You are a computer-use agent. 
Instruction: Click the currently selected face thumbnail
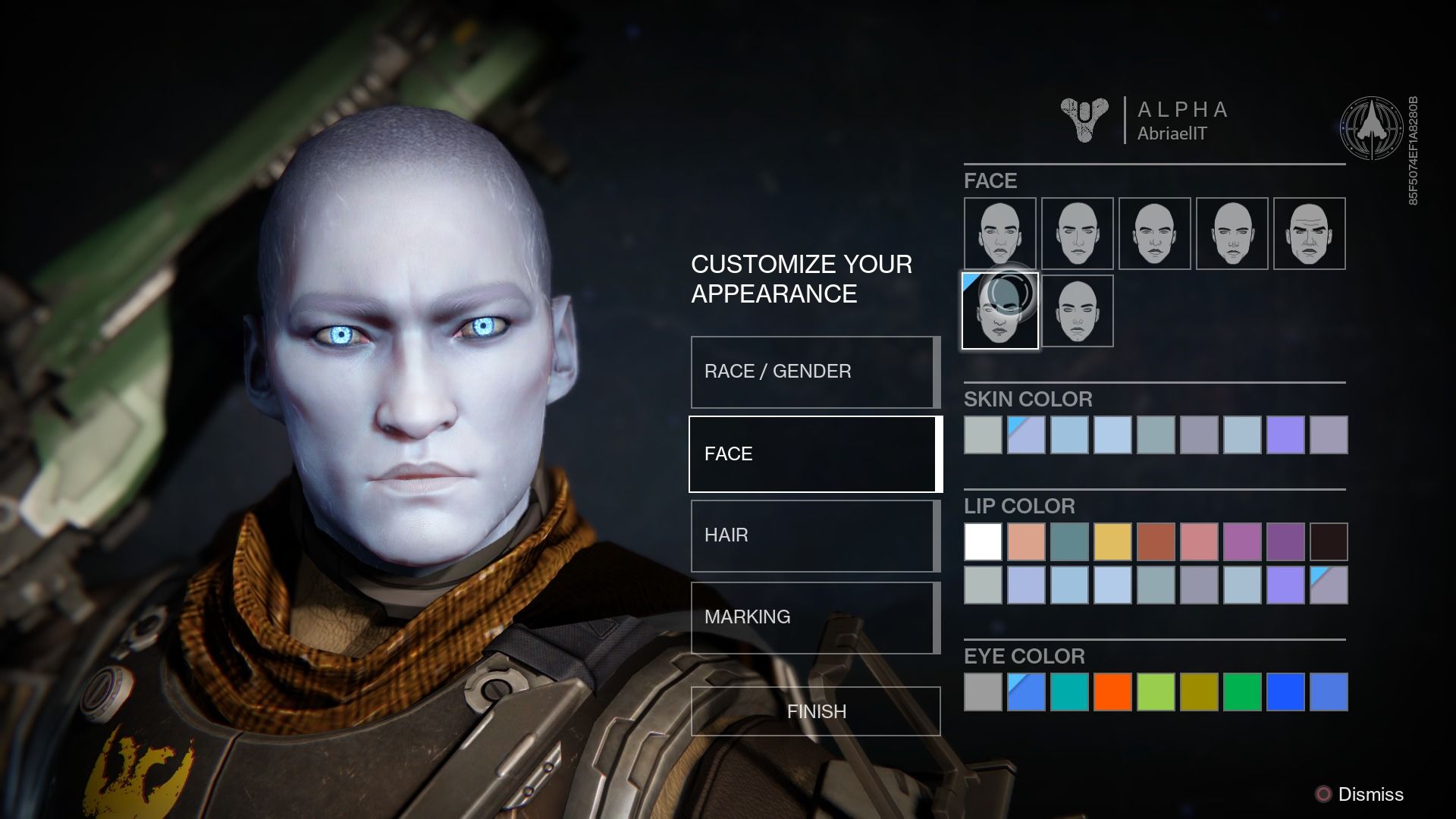click(x=999, y=311)
